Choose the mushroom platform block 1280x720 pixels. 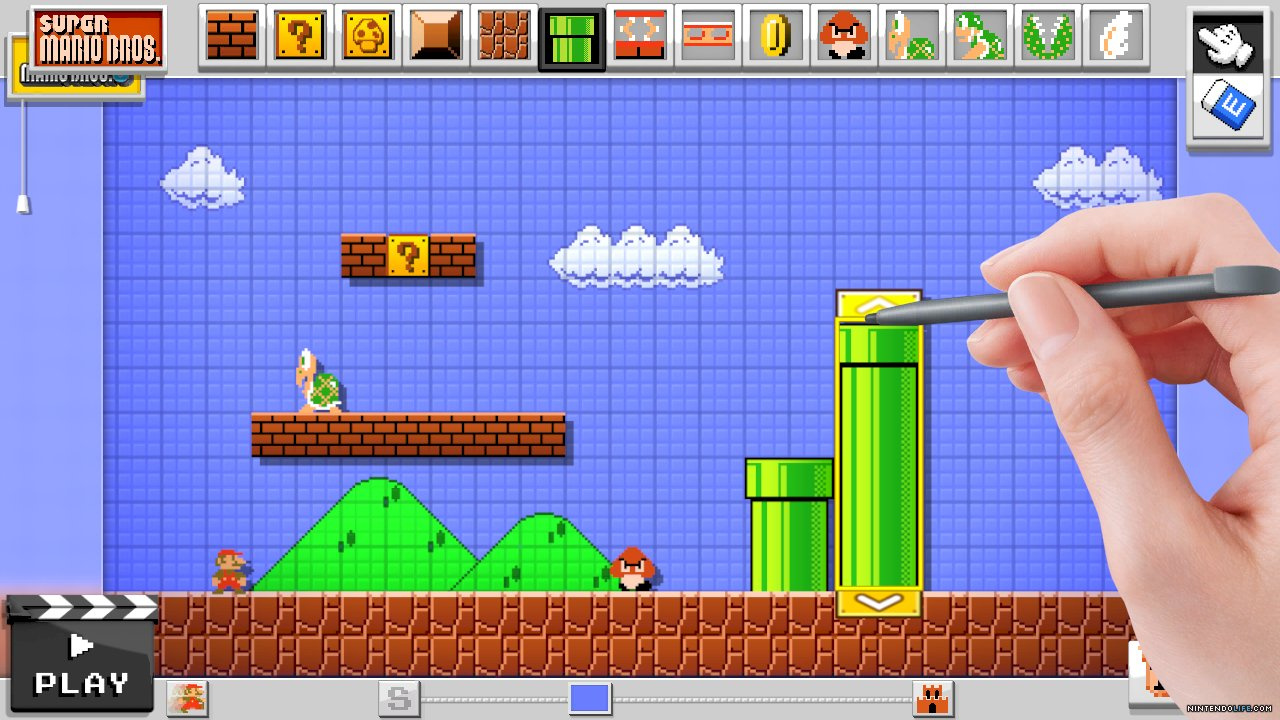tap(367, 35)
